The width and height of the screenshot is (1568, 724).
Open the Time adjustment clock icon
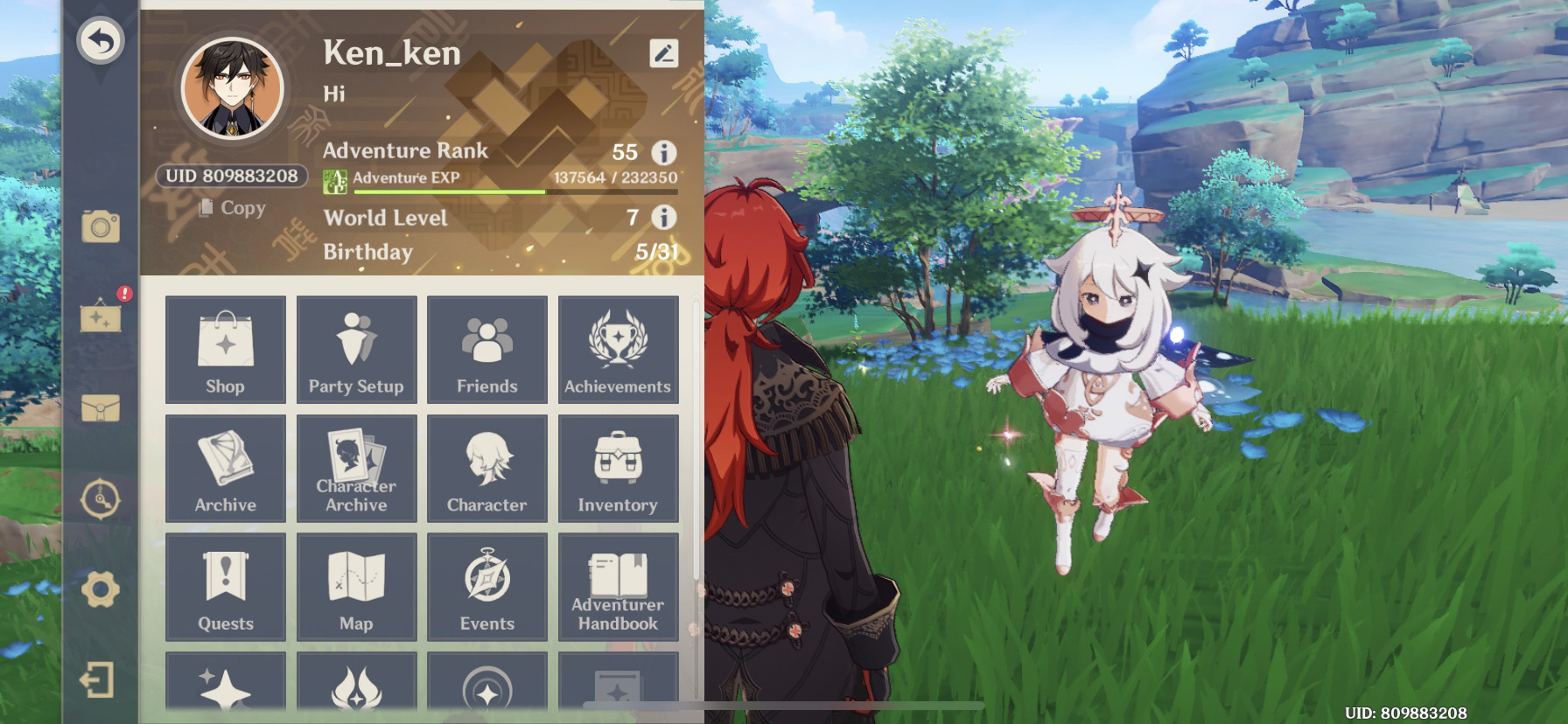[102, 498]
